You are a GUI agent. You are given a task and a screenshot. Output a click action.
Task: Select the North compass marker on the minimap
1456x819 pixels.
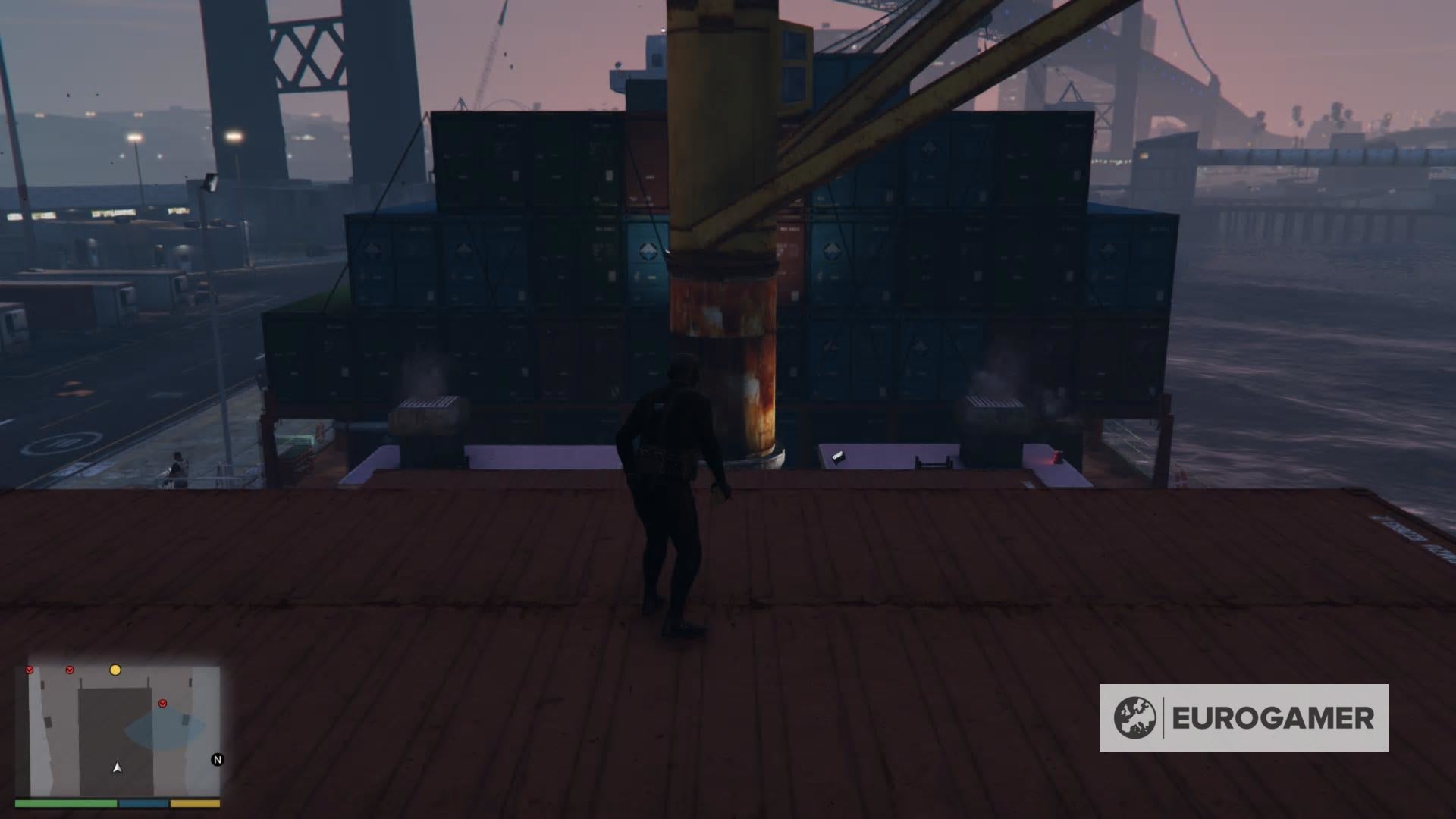click(x=218, y=760)
